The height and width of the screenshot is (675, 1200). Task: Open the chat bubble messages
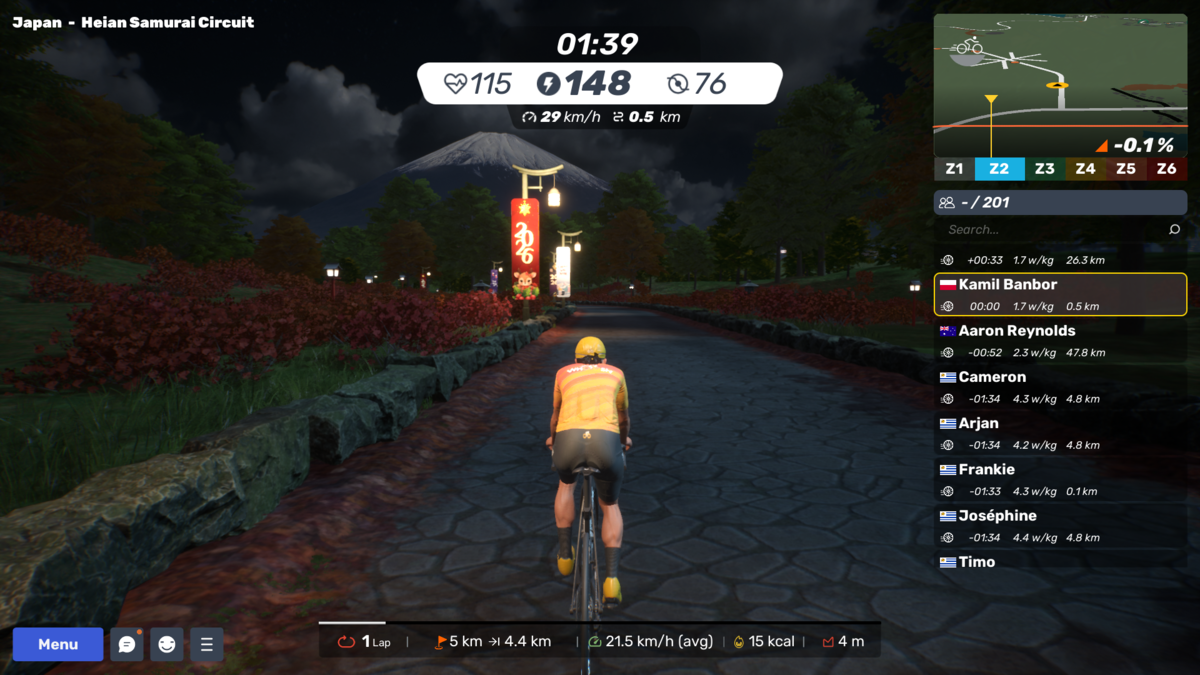[127, 645]
